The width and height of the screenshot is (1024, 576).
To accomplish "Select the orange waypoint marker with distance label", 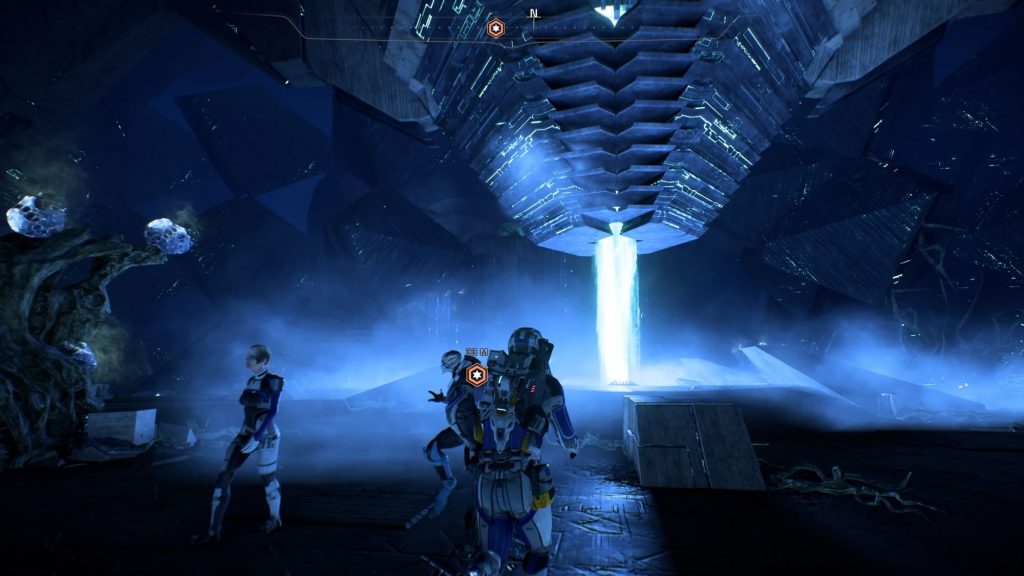I will pyautogui.click(x=477, y=375).
